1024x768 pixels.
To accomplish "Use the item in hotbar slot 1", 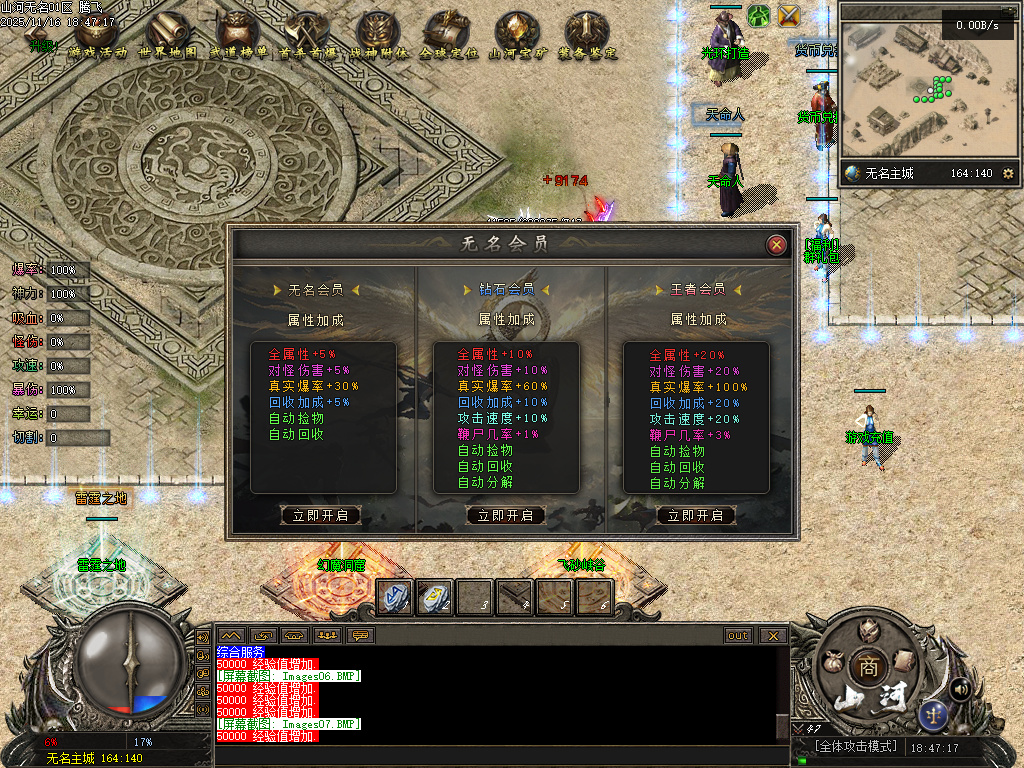I will 394,597.
